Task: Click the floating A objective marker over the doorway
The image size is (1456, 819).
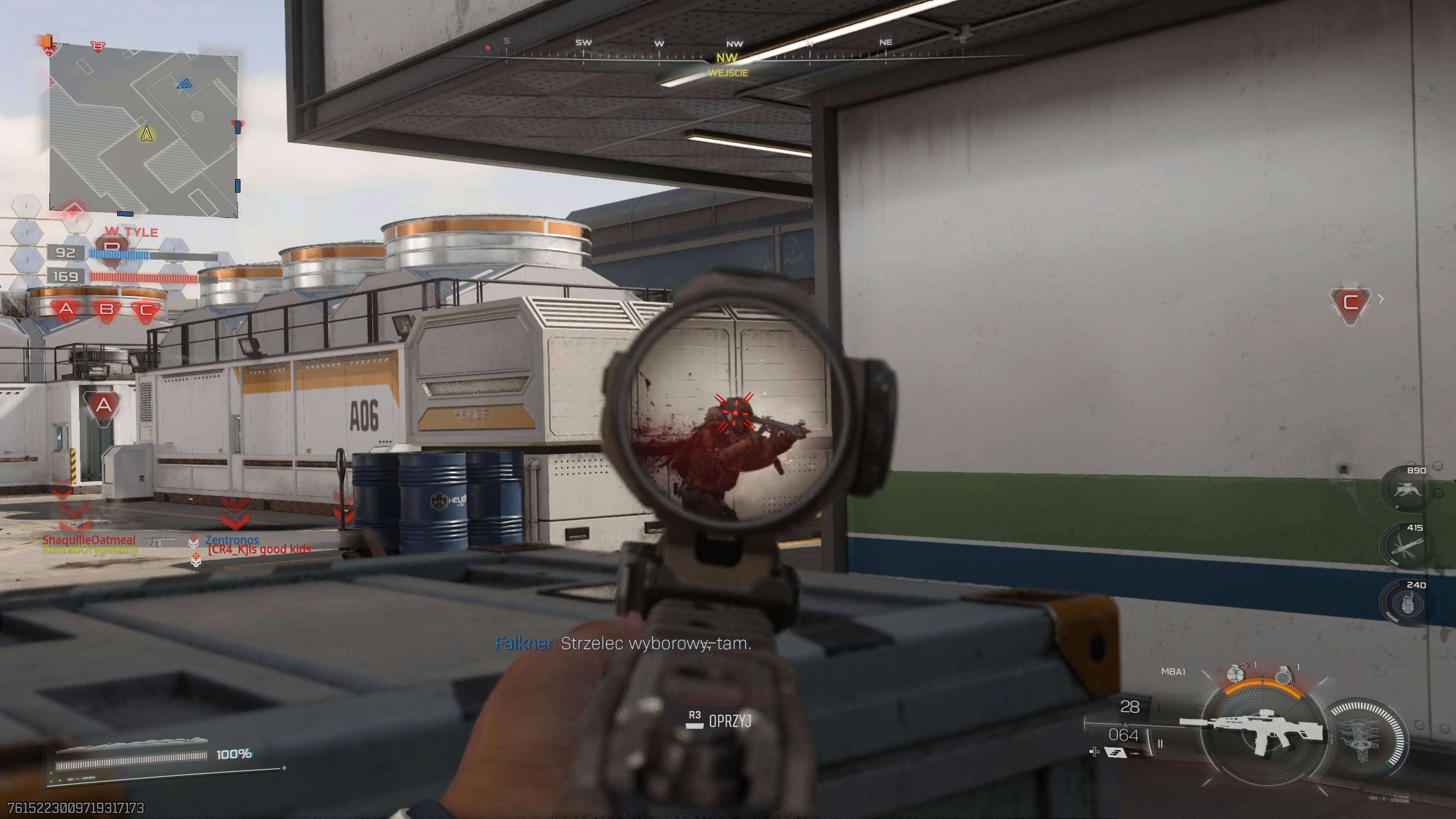Action: click(104, 405)
